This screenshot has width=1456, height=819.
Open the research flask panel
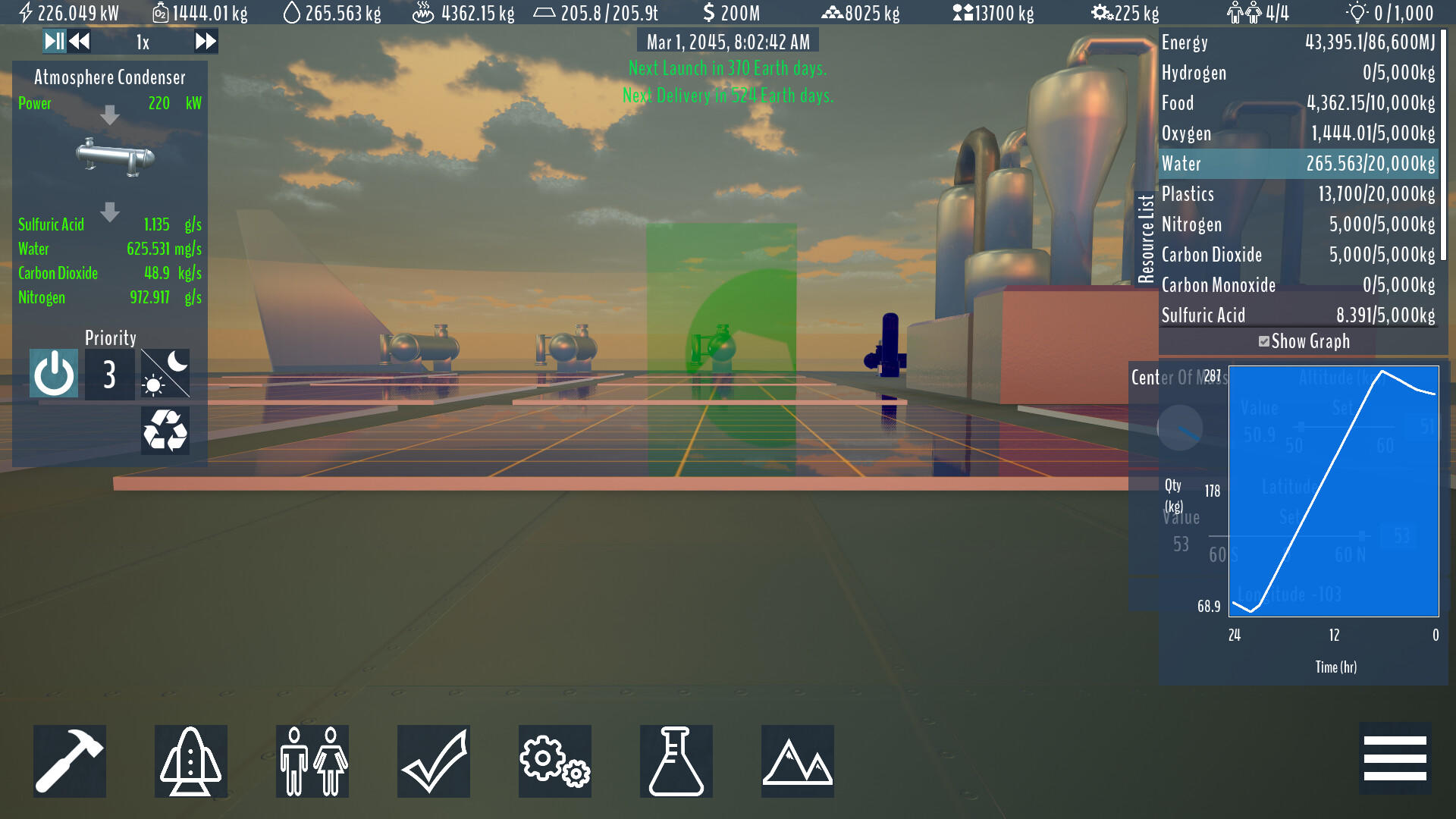coord(676,761)
